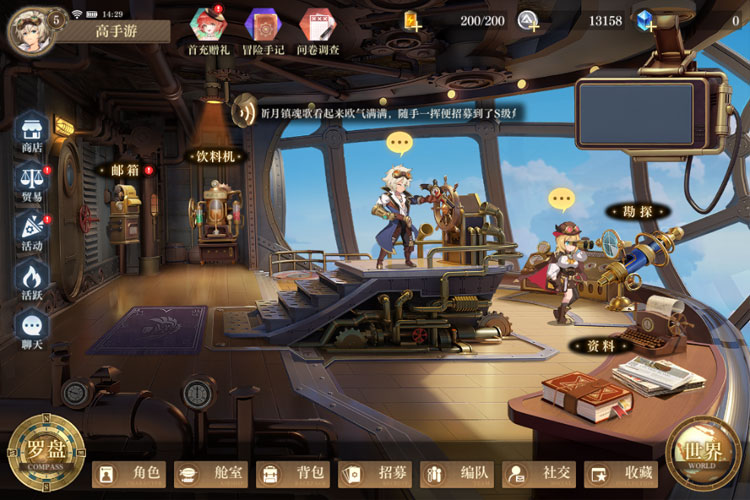
Task: Open the 聊天 chat panel
Action: coord(32,328)
